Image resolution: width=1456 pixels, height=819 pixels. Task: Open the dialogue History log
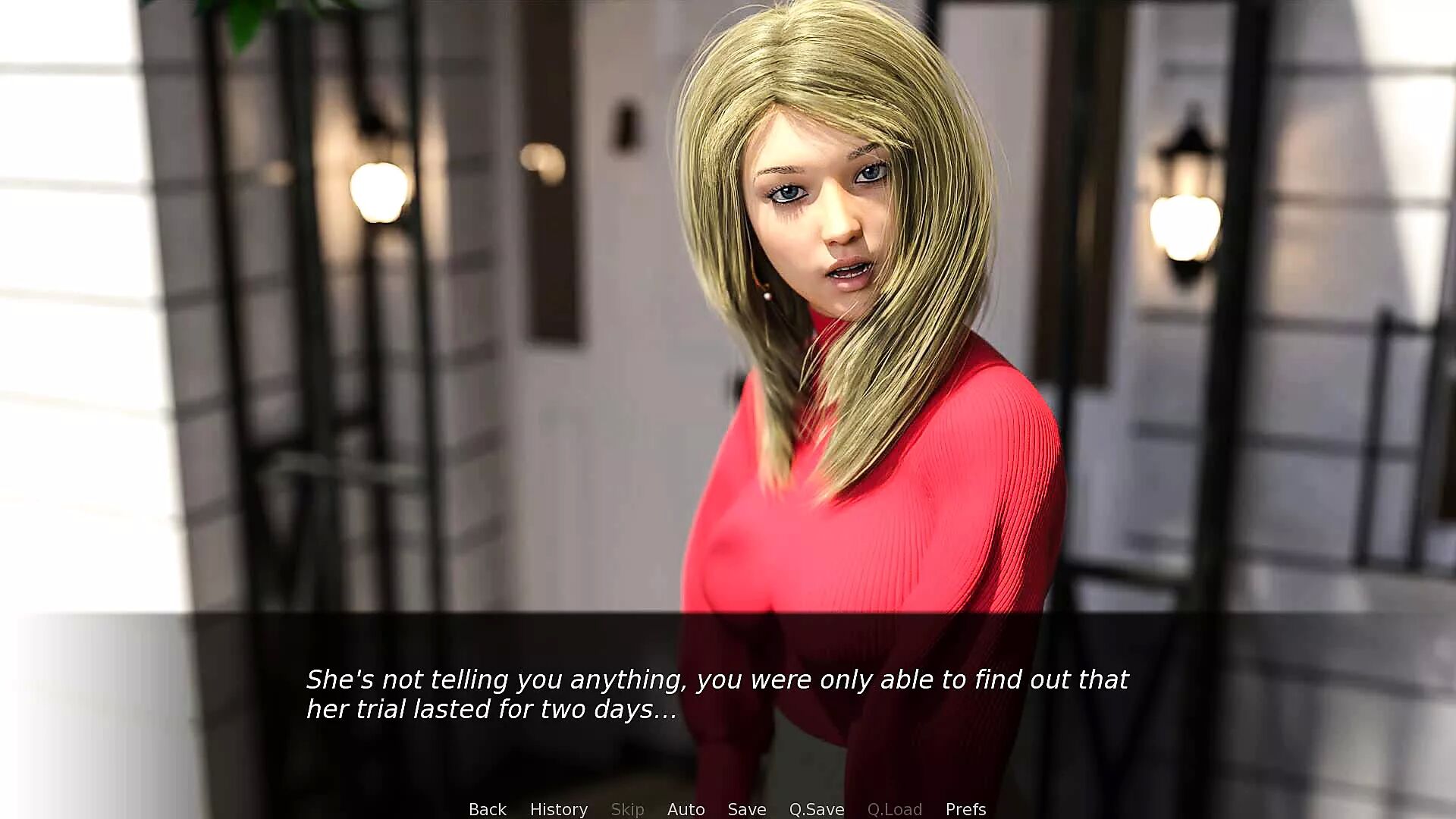[558, 809]
